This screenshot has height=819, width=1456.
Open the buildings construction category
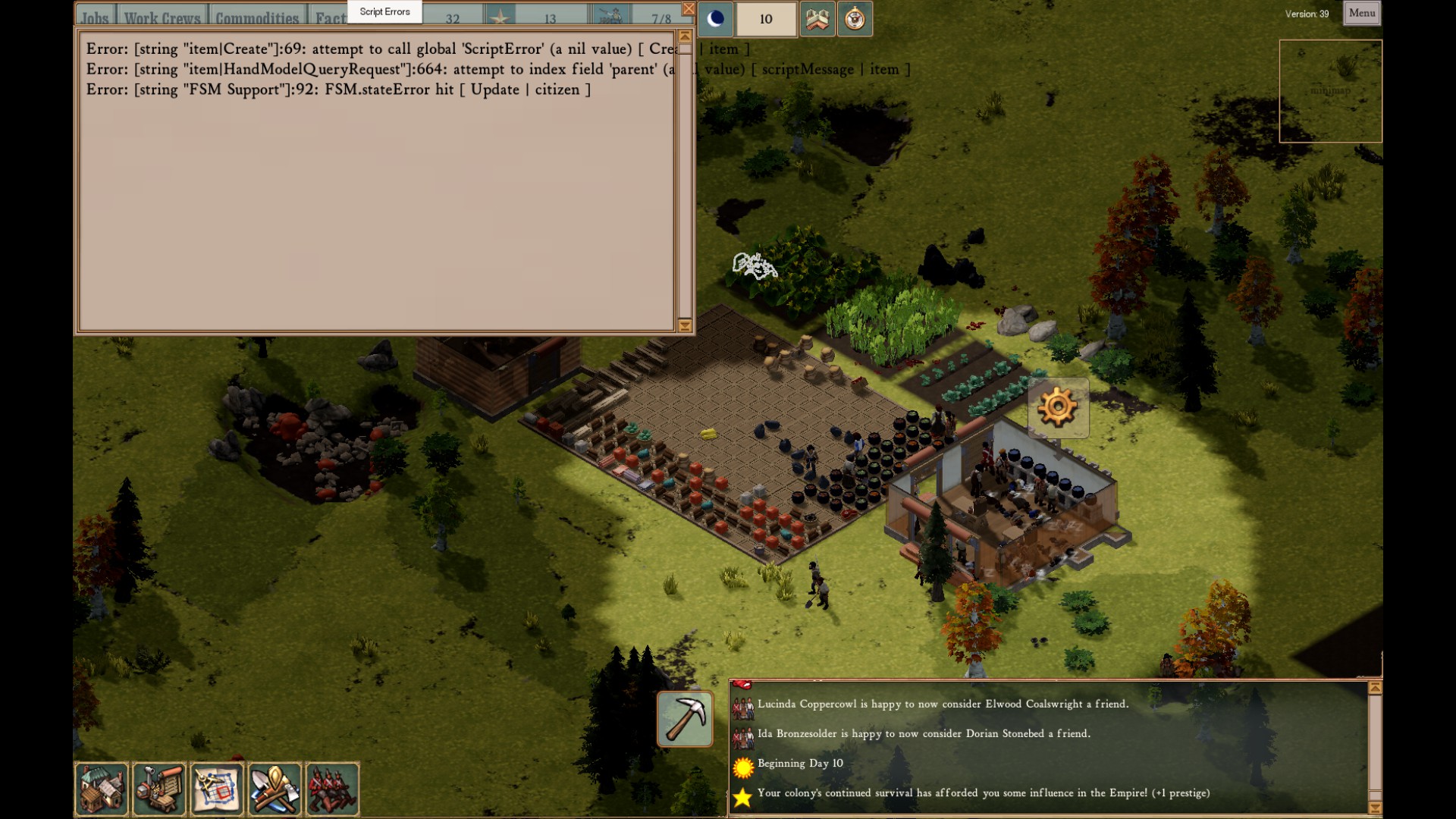click(x=102, y=789)
